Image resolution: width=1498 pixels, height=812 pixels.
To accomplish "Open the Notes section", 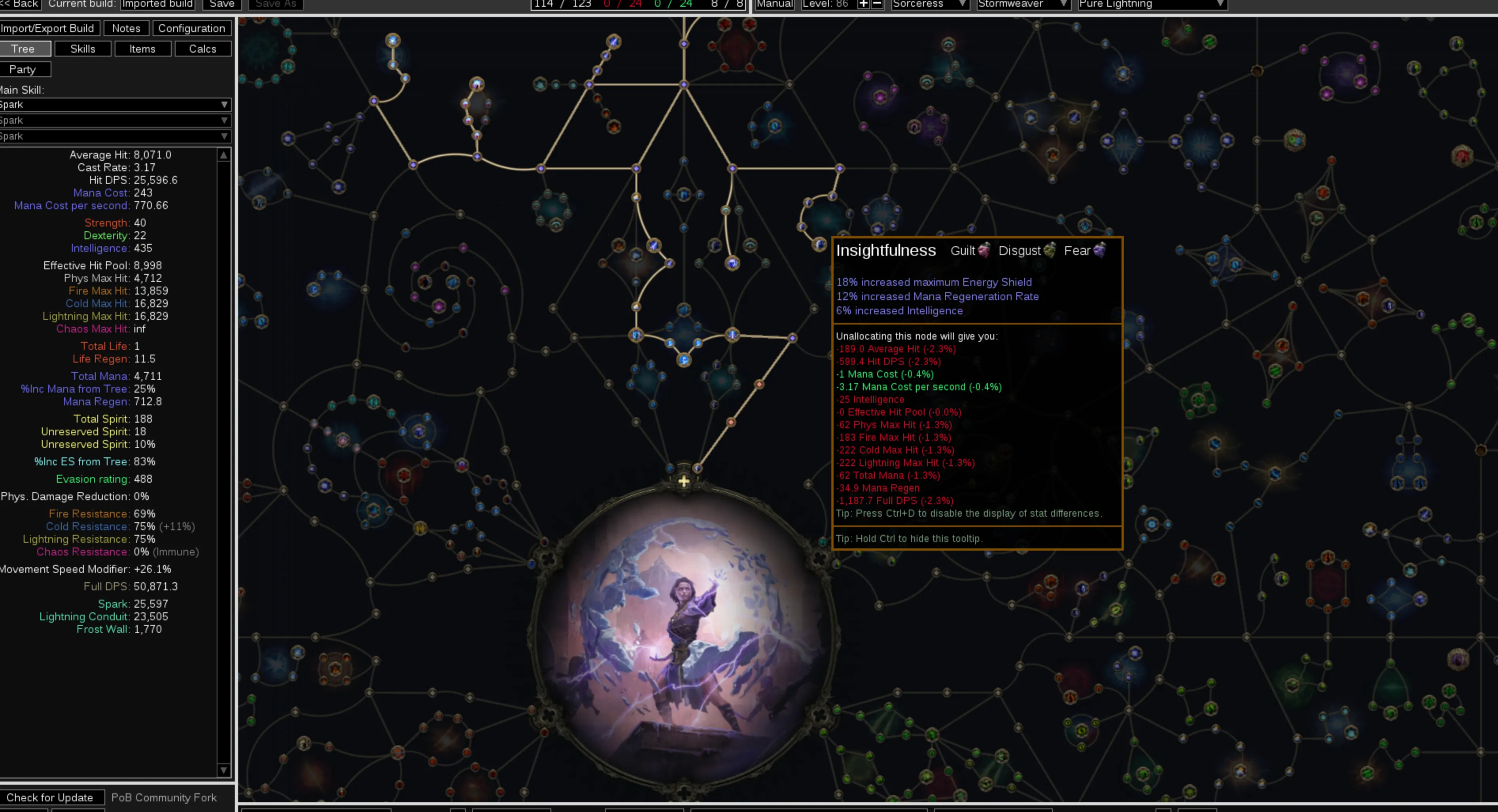I will [x=126, y=28].
